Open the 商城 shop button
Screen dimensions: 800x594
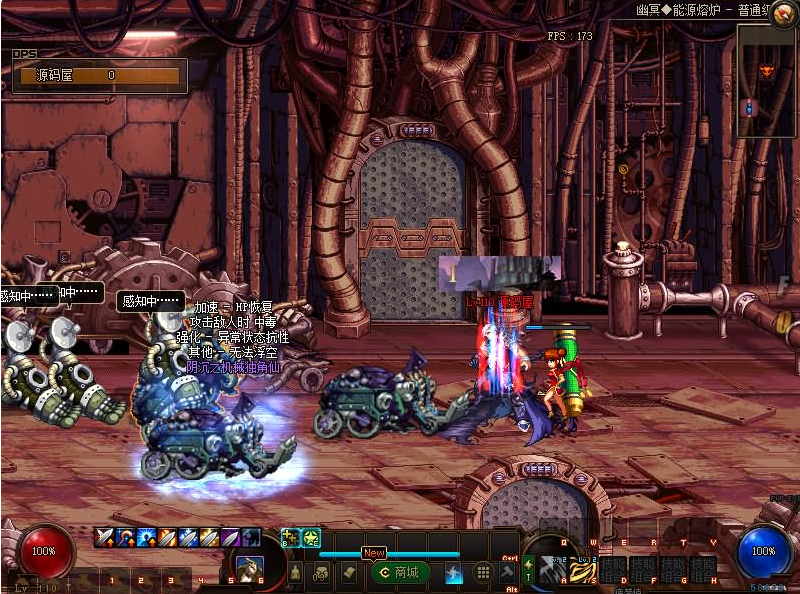click(x=399, y=572)
